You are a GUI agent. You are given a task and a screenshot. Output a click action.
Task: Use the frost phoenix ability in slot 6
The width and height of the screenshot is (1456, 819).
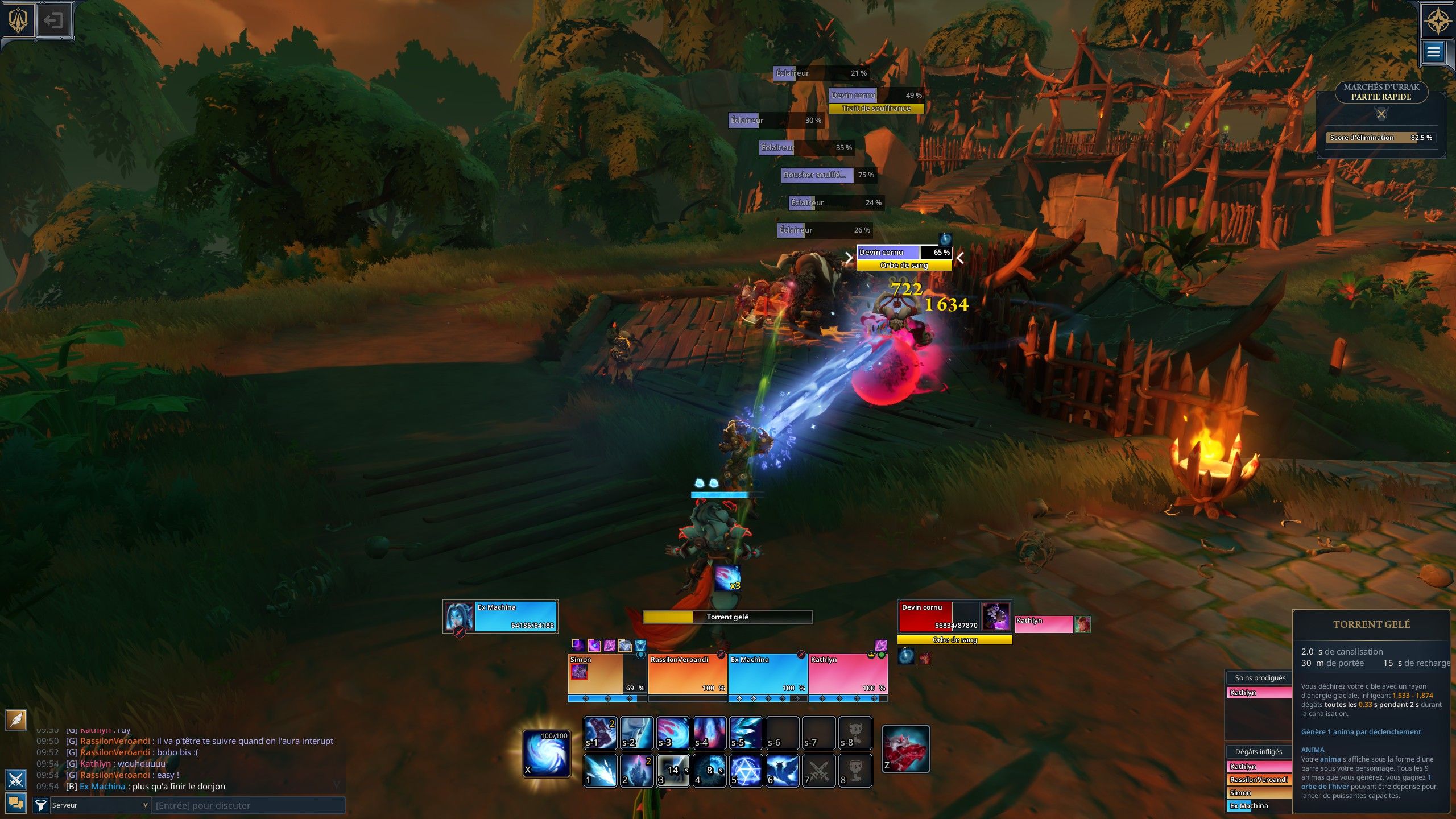783,771
